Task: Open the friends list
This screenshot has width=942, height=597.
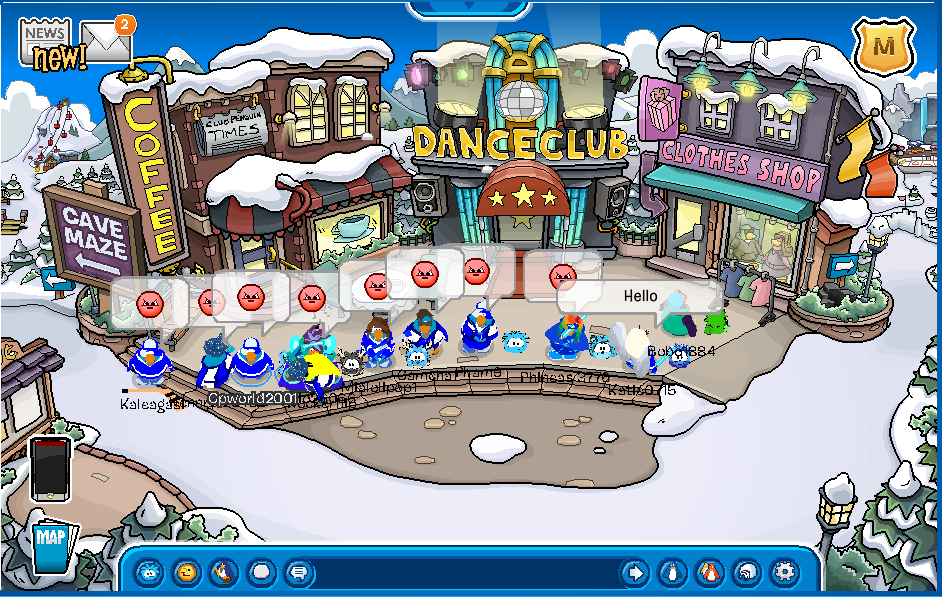Action: click(709, 573)
